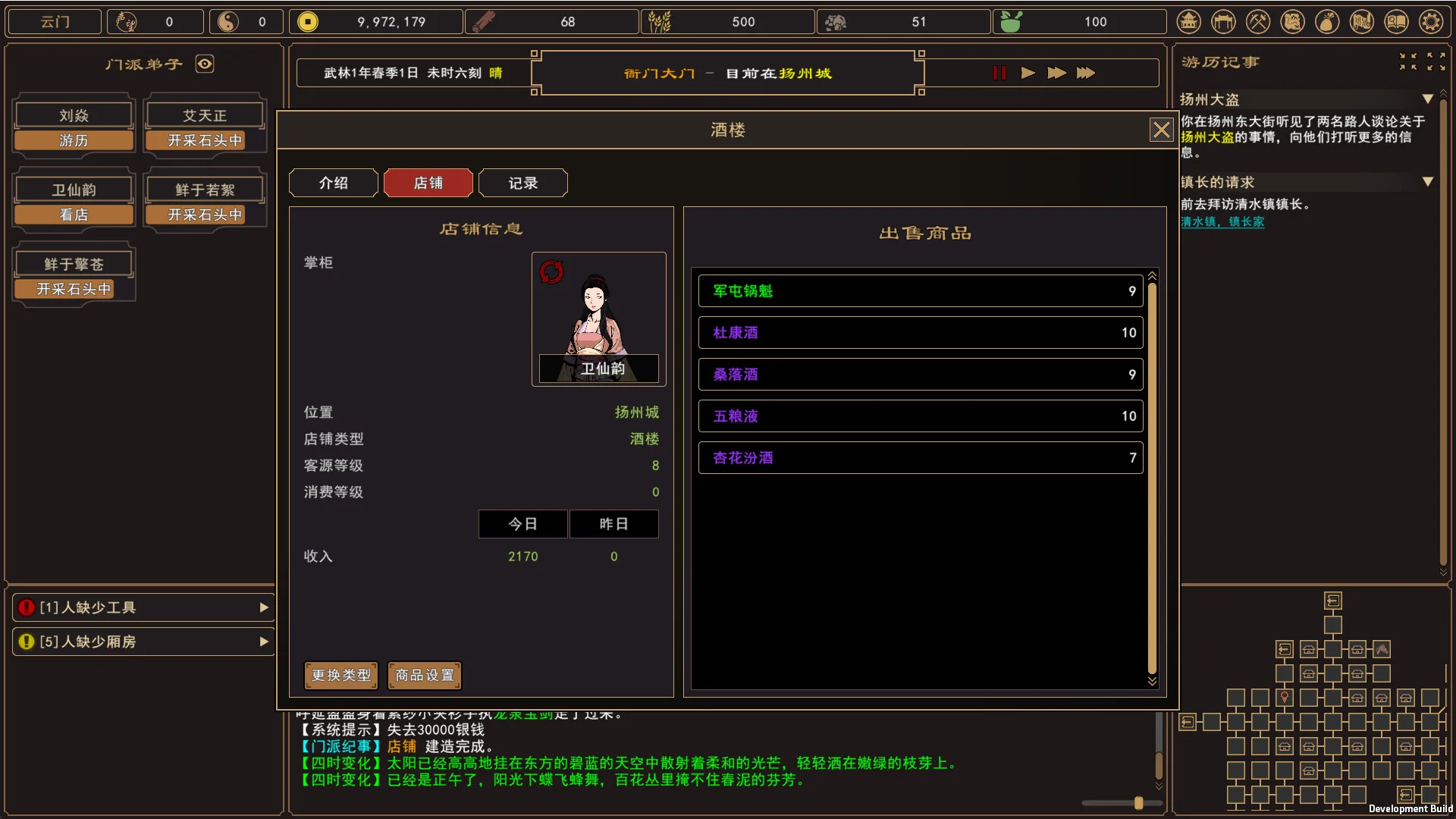This screenshot has height=819, width=1456.
Task: Pause the game time
Action: 999,73
